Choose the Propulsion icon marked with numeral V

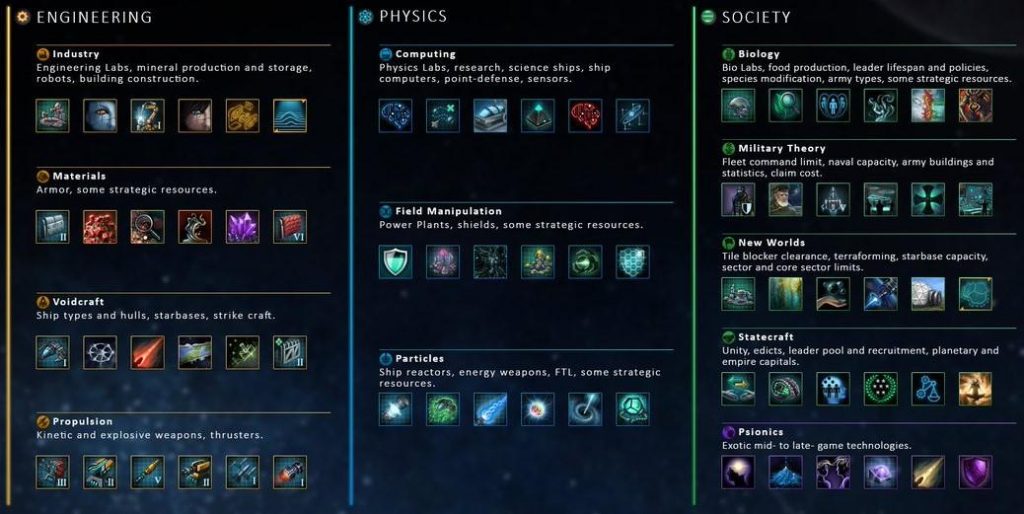147,472
